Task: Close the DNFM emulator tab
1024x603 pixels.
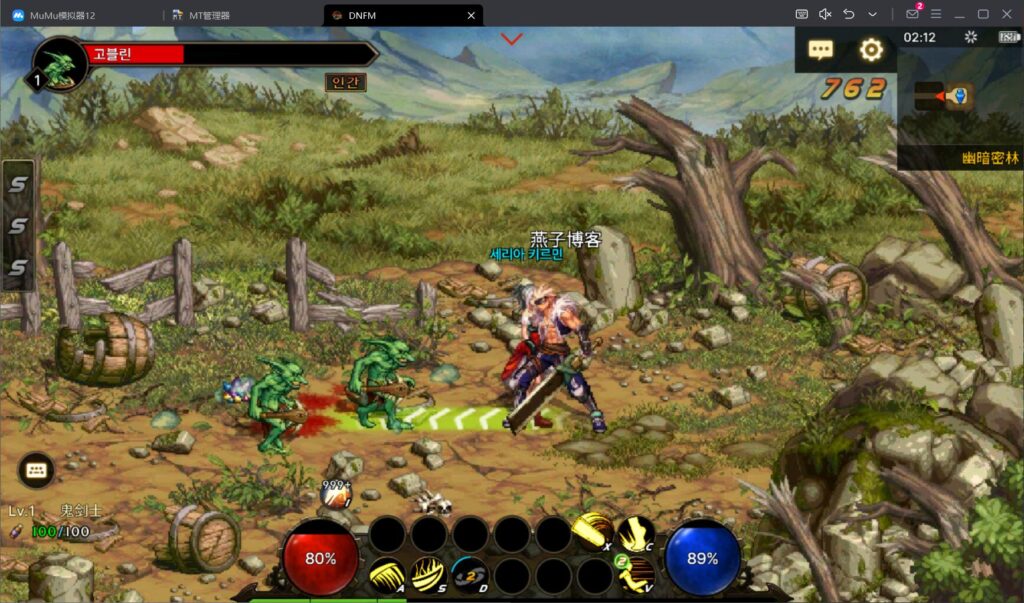Action: [x=471, y=15]
